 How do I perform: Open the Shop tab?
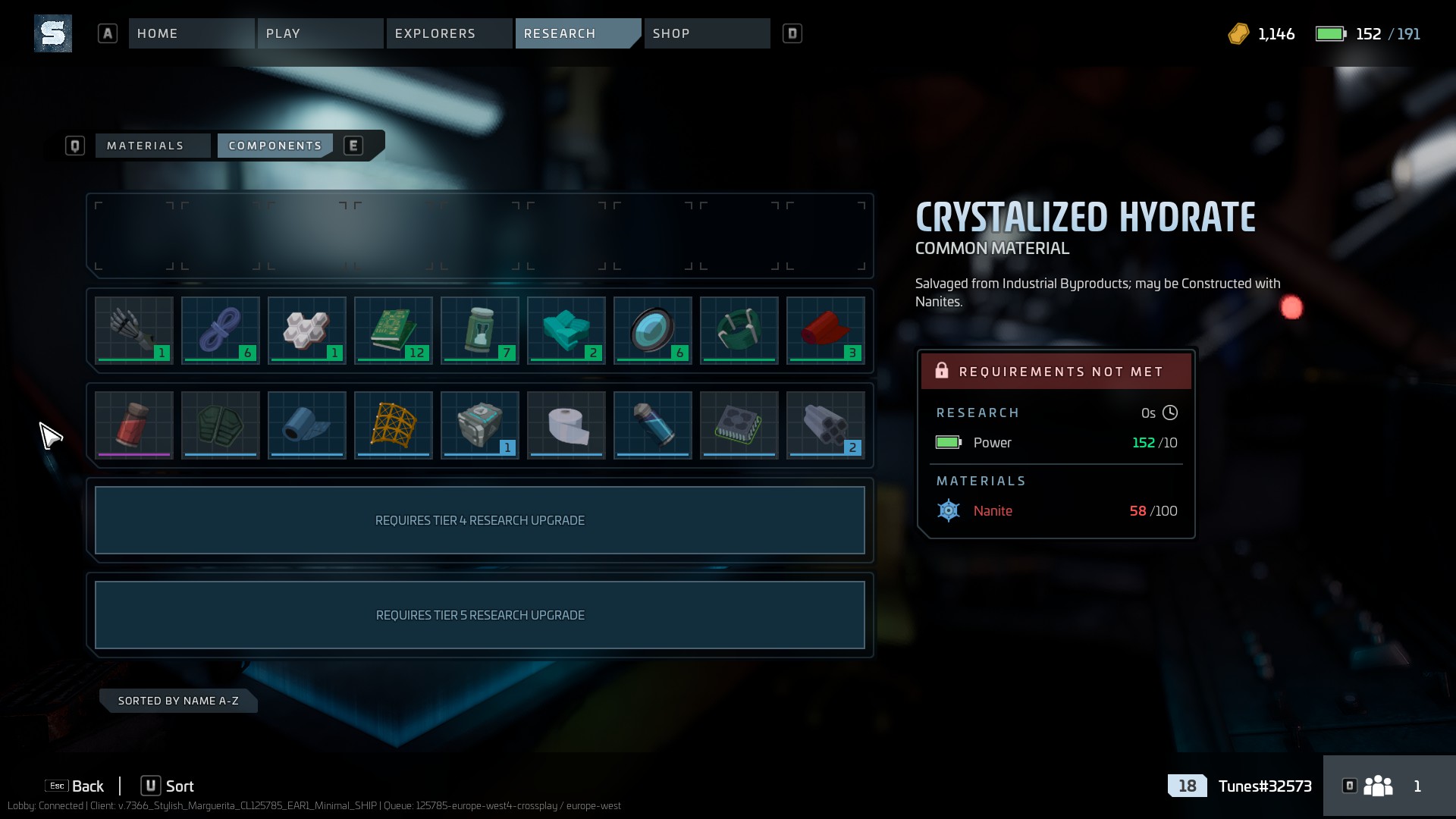click(x=706, y=33)
